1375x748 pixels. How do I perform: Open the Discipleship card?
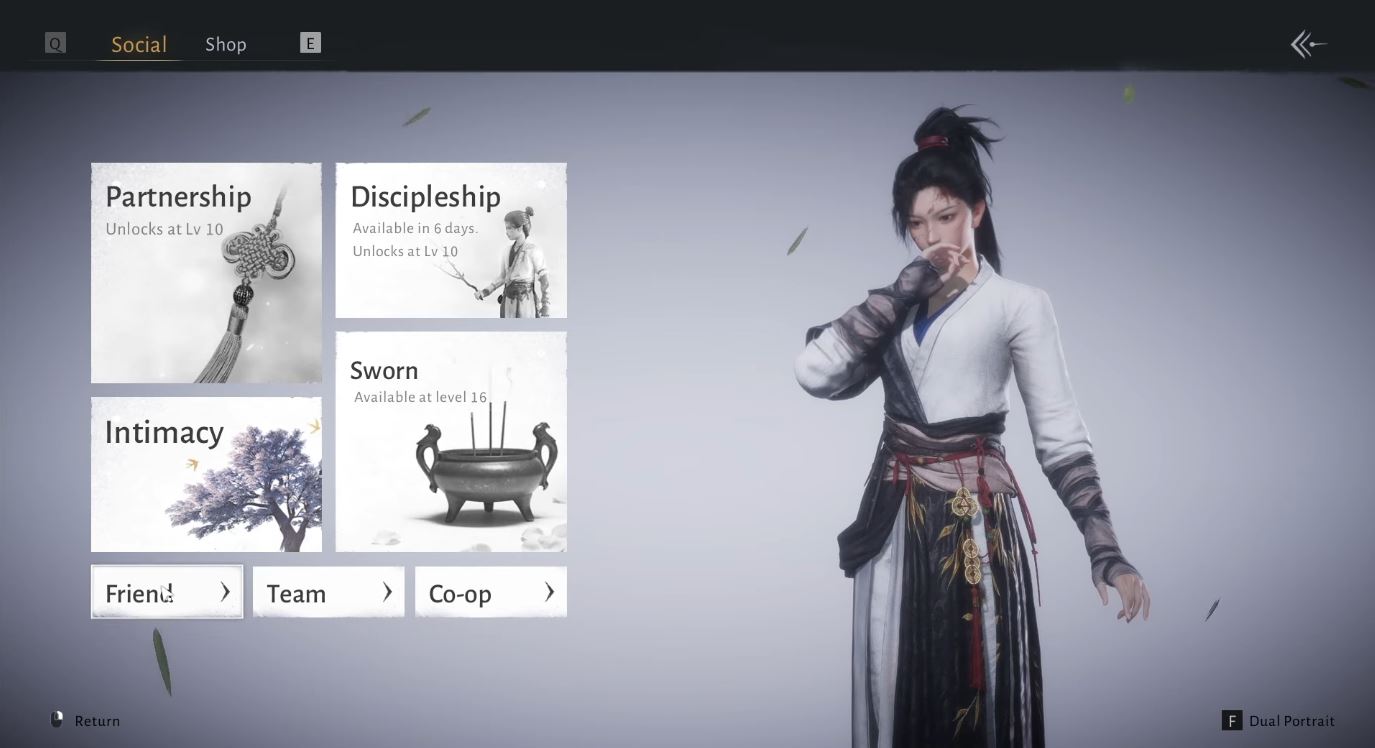tap(450, 239)
